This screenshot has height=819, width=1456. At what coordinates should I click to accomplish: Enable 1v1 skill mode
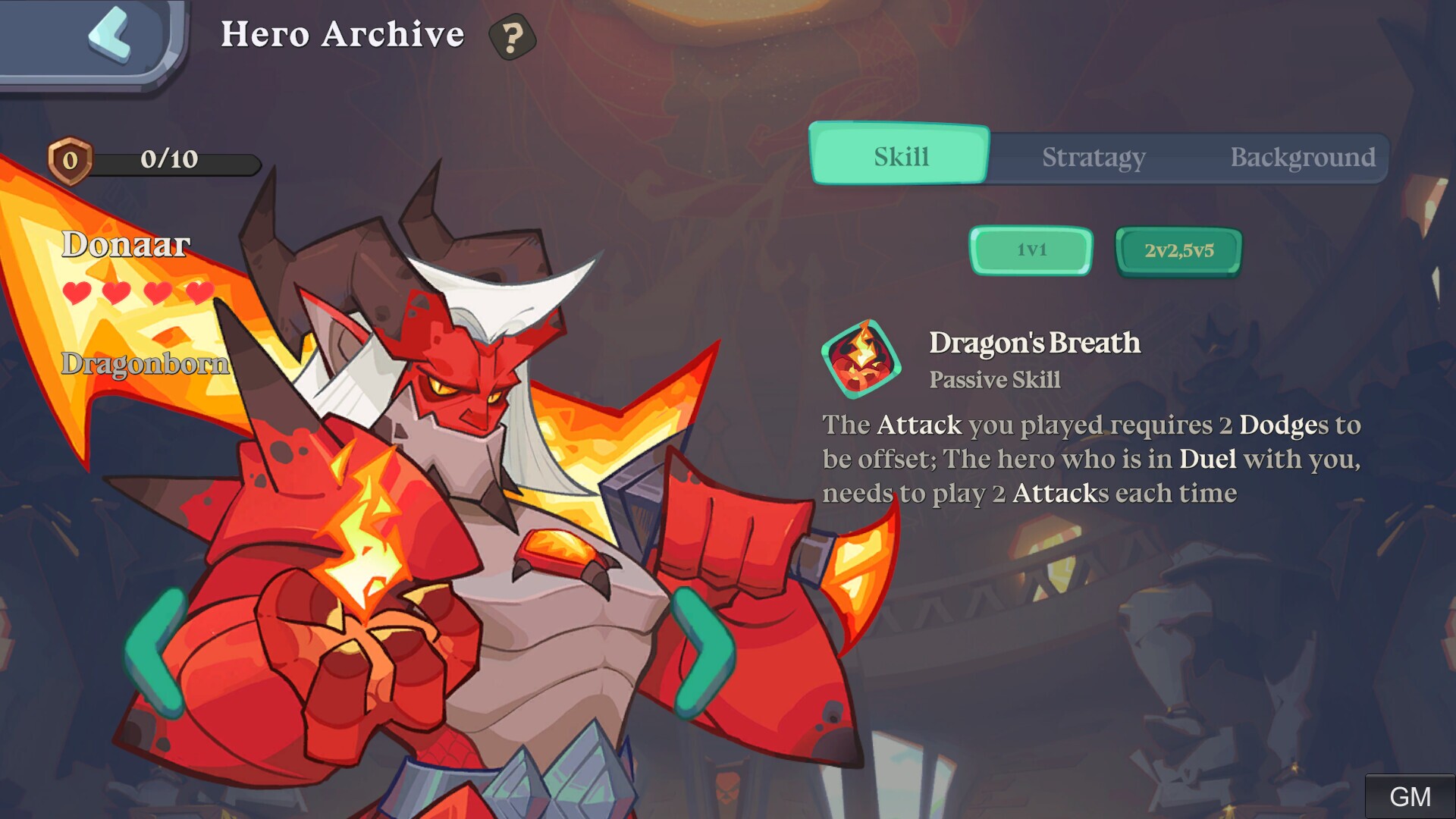click(x=1031, y=250)
